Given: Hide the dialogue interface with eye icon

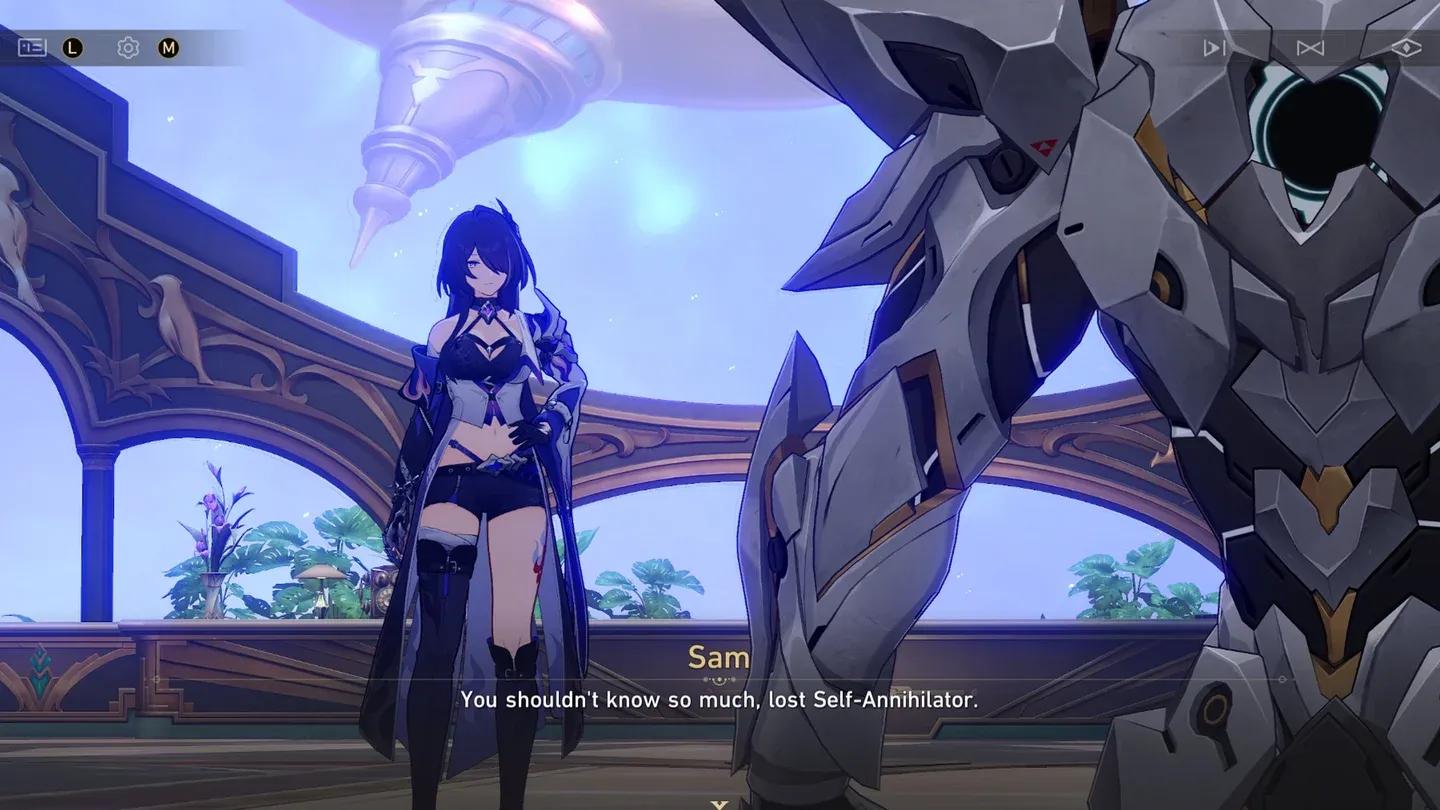Looking at the screenshot, I should (1406, 48).
